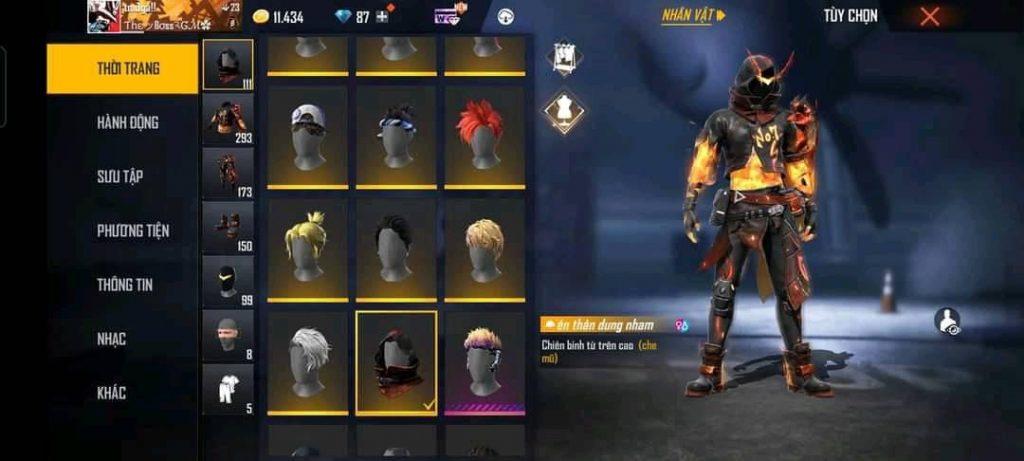Viewport: 1024px width, 461px height.
Task: Choose the blond hair with purple headband
Action: click(484, 362)
